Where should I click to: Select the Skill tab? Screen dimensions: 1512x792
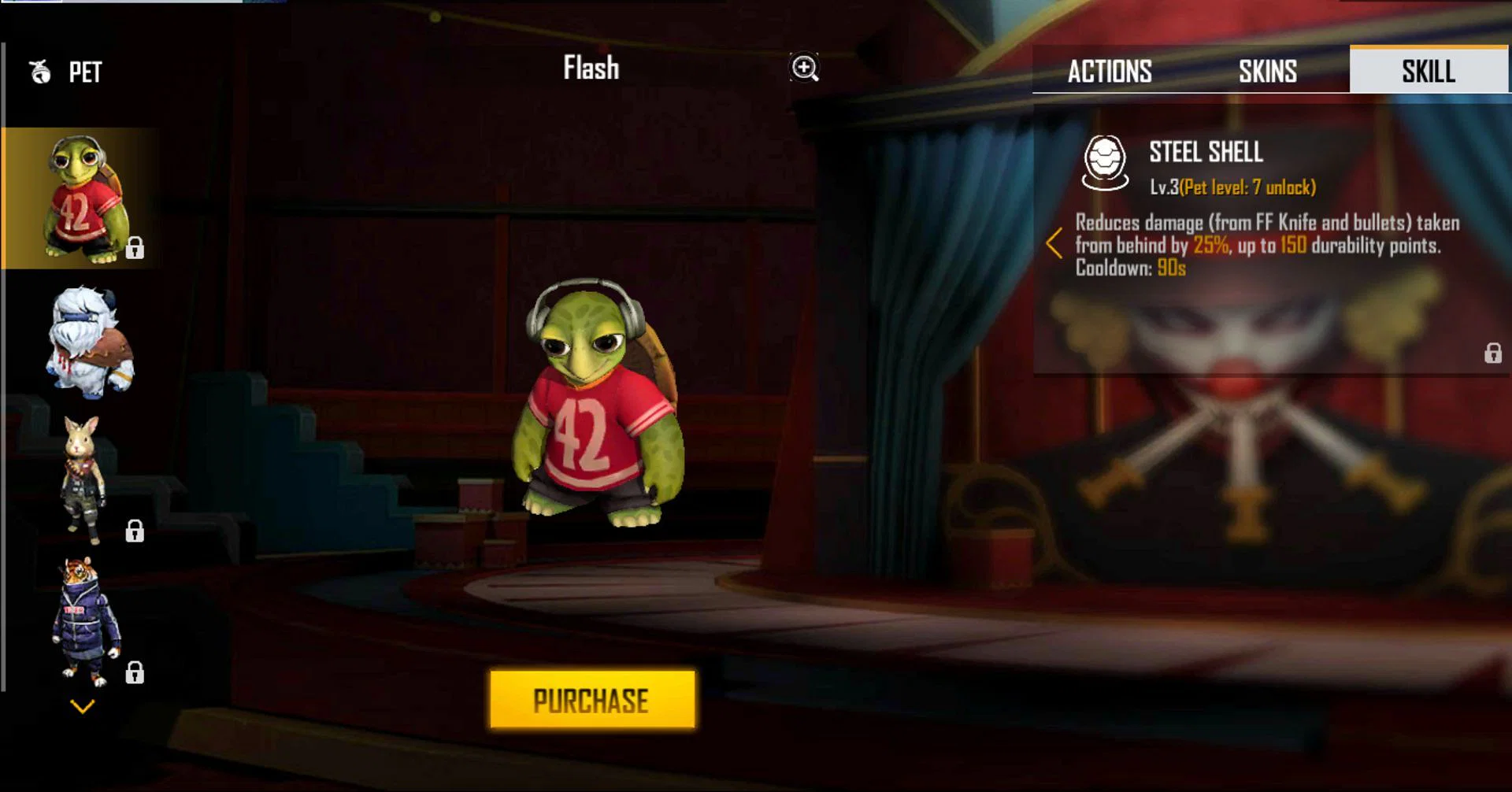point(1428,72)
